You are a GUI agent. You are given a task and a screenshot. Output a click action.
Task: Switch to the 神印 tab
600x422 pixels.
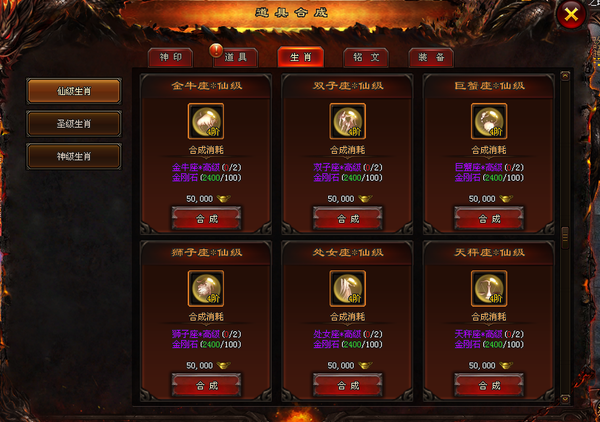pos(170,57)
